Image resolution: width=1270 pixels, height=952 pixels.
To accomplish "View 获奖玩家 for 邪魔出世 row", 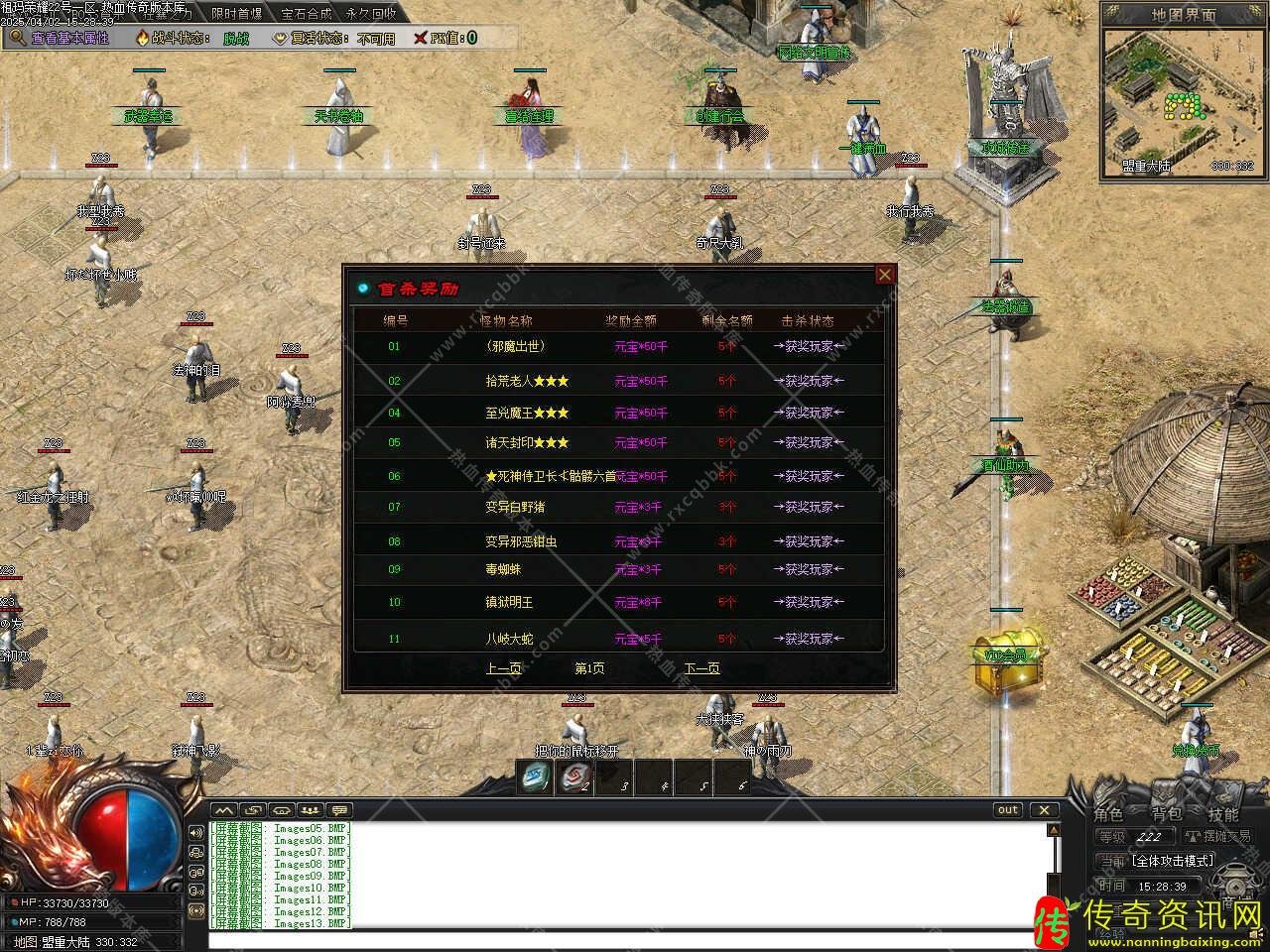I will click(809, 347).
